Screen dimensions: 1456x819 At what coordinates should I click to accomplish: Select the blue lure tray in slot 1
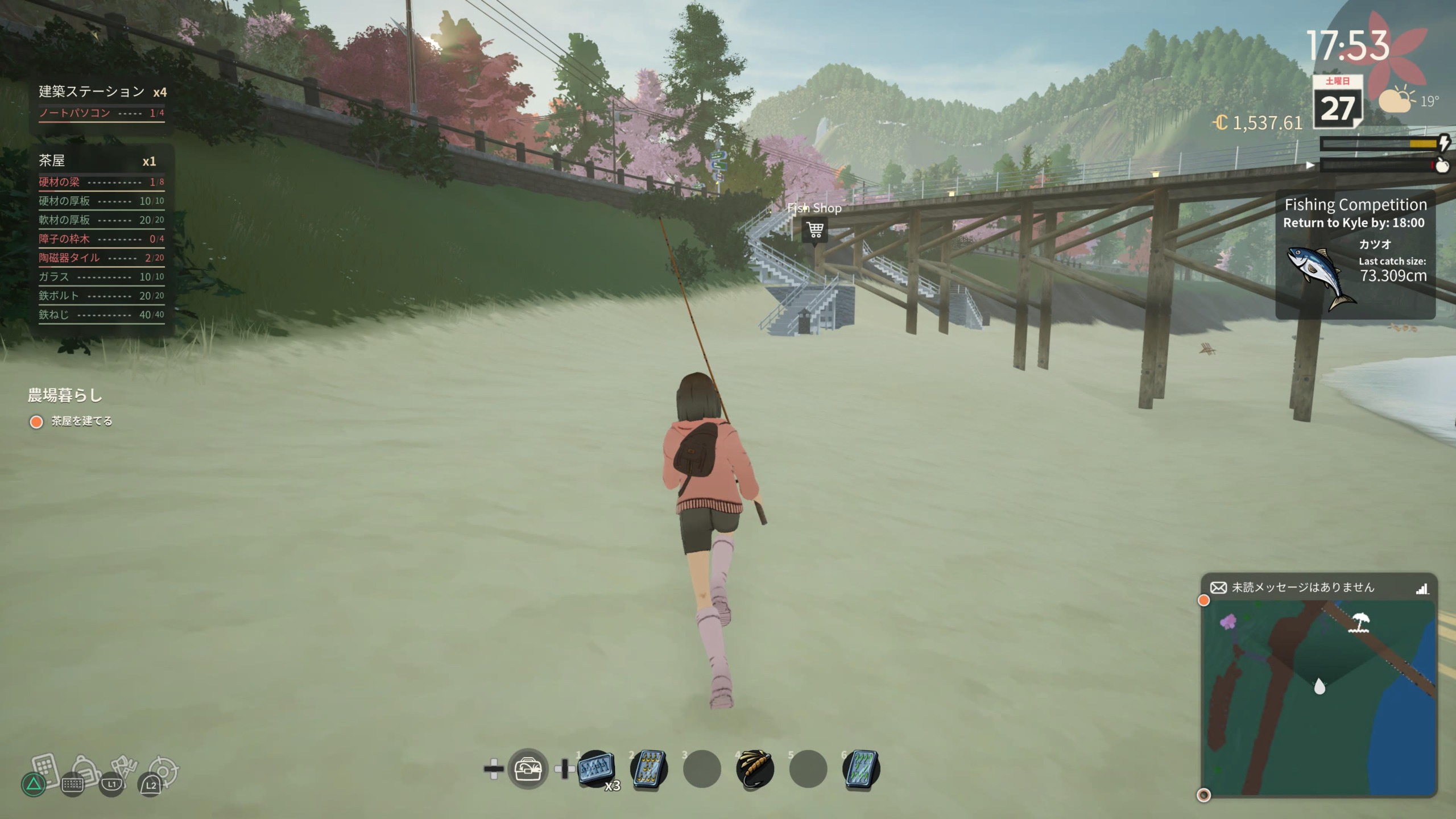[x=595, y=769]
